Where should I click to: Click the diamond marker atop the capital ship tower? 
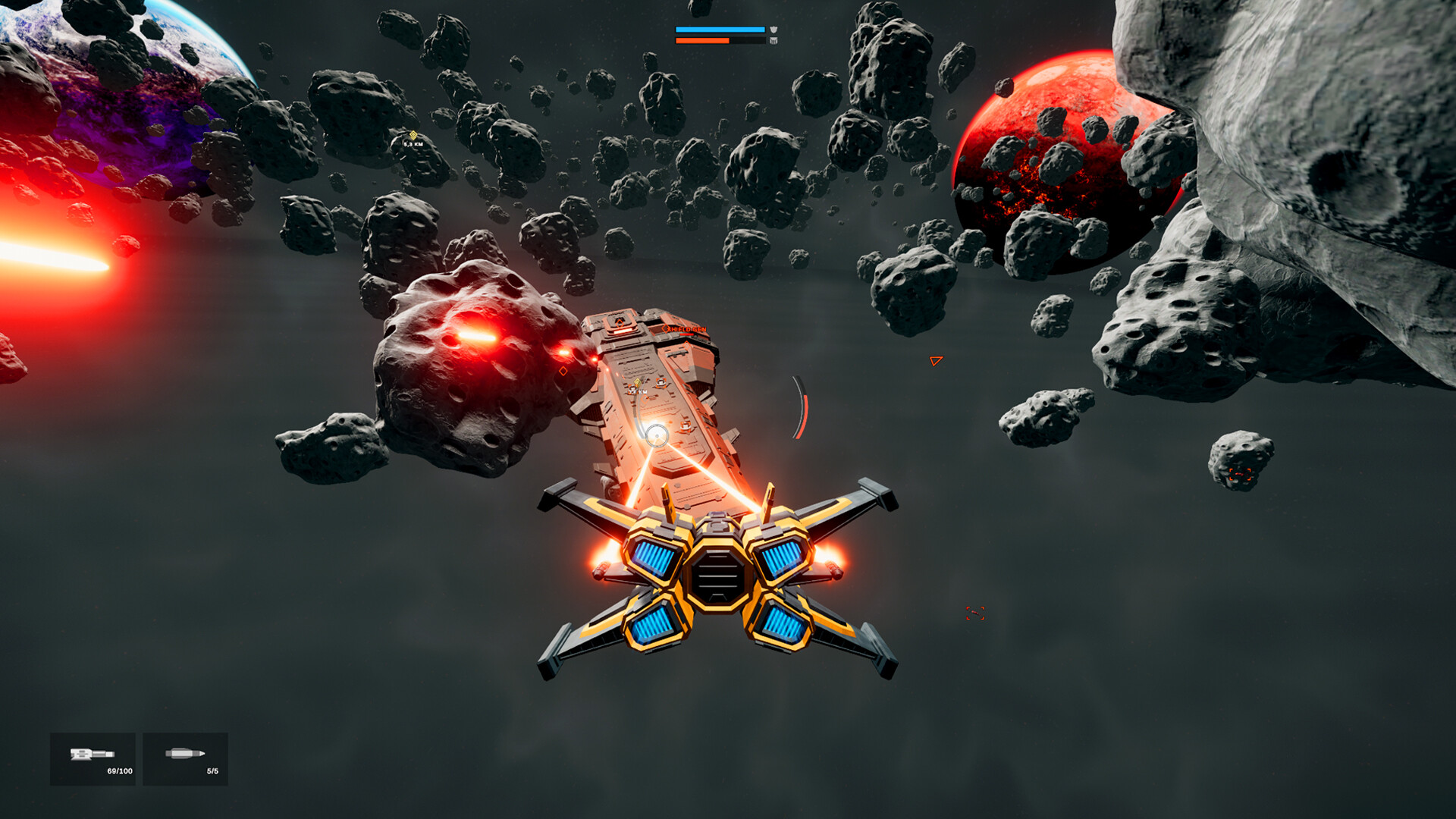click(620, 322)
